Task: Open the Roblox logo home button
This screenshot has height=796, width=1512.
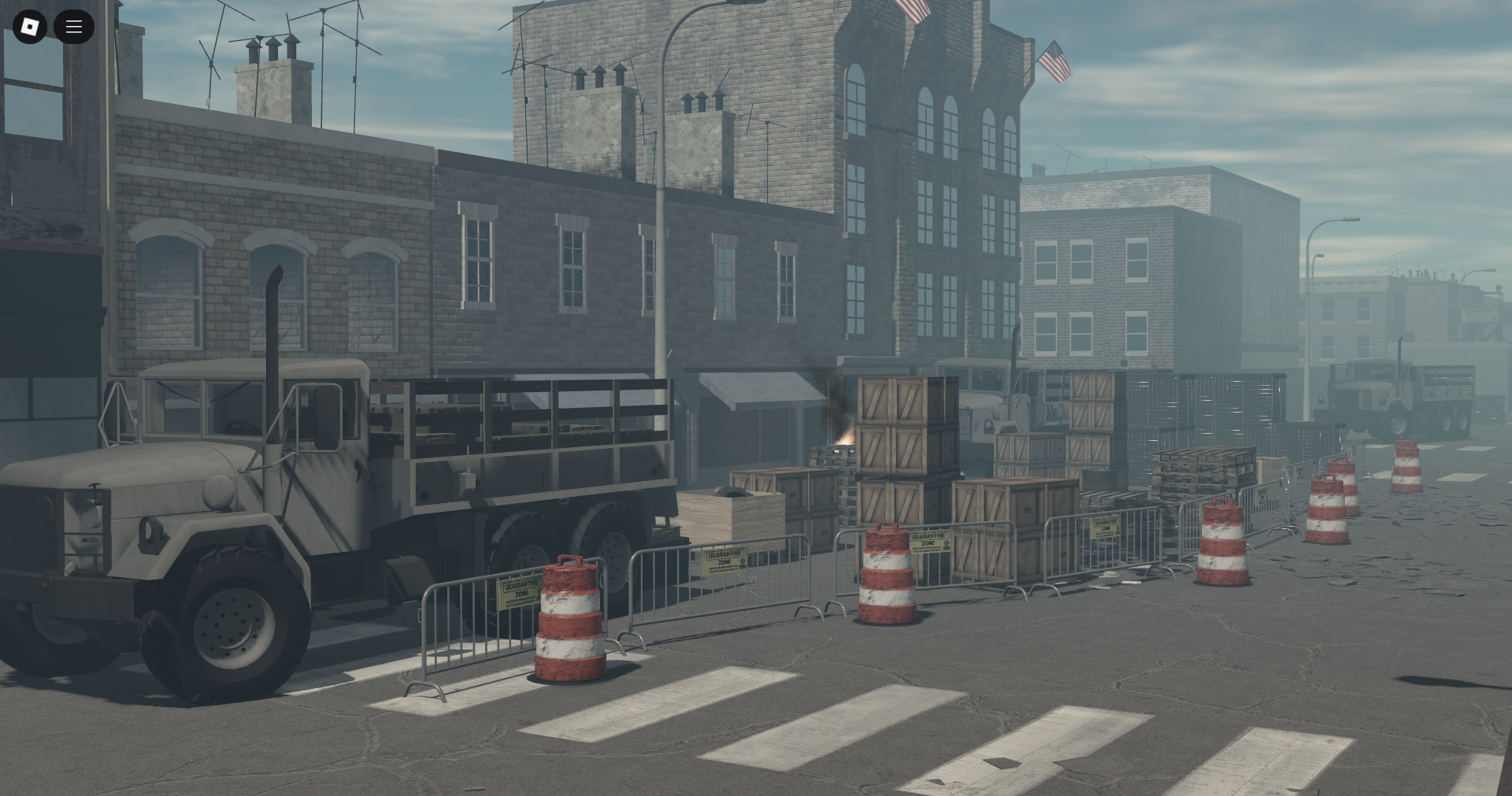Action: click(x=30, y=26)
